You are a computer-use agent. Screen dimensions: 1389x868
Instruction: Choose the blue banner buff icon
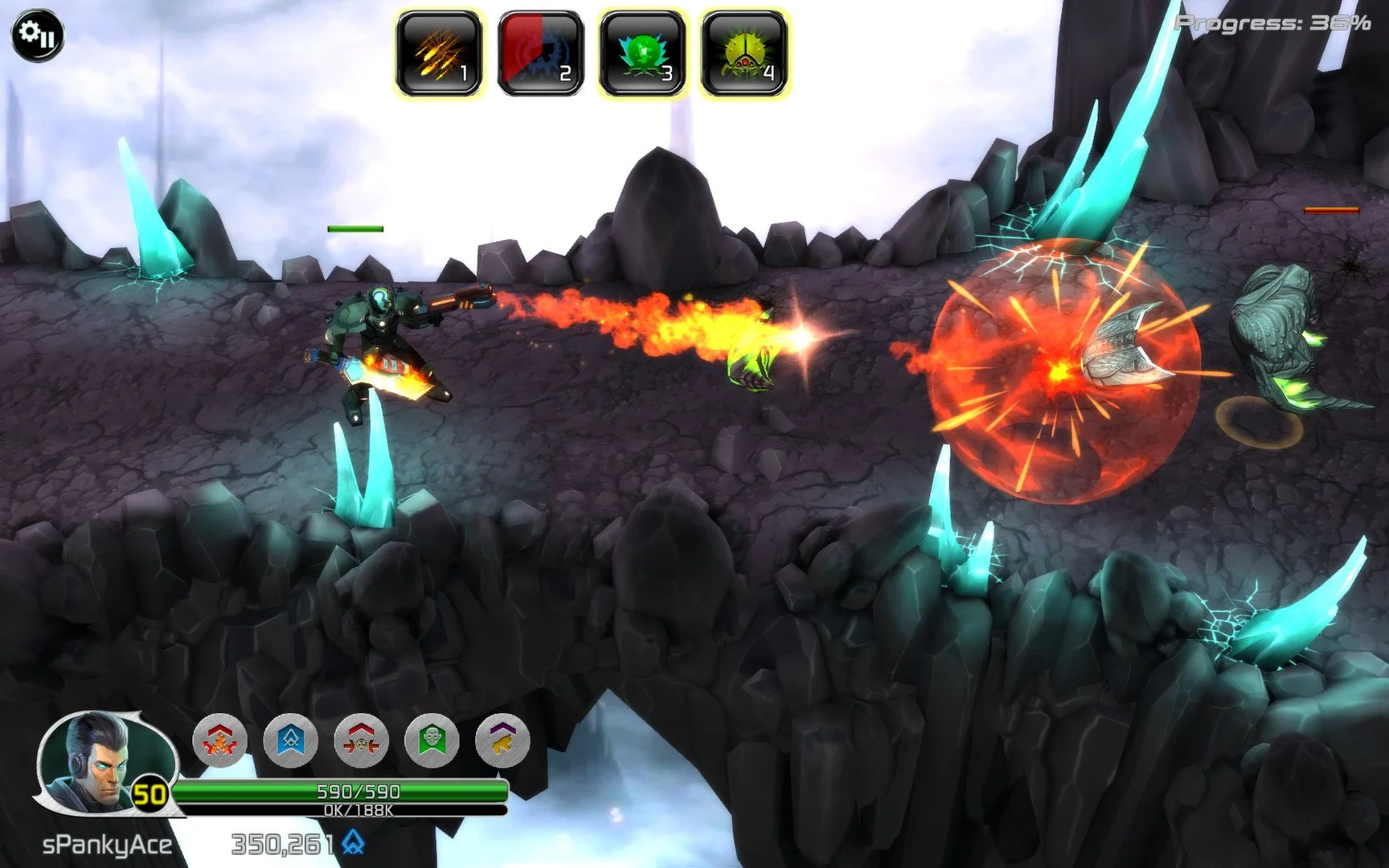click(291, 740)
